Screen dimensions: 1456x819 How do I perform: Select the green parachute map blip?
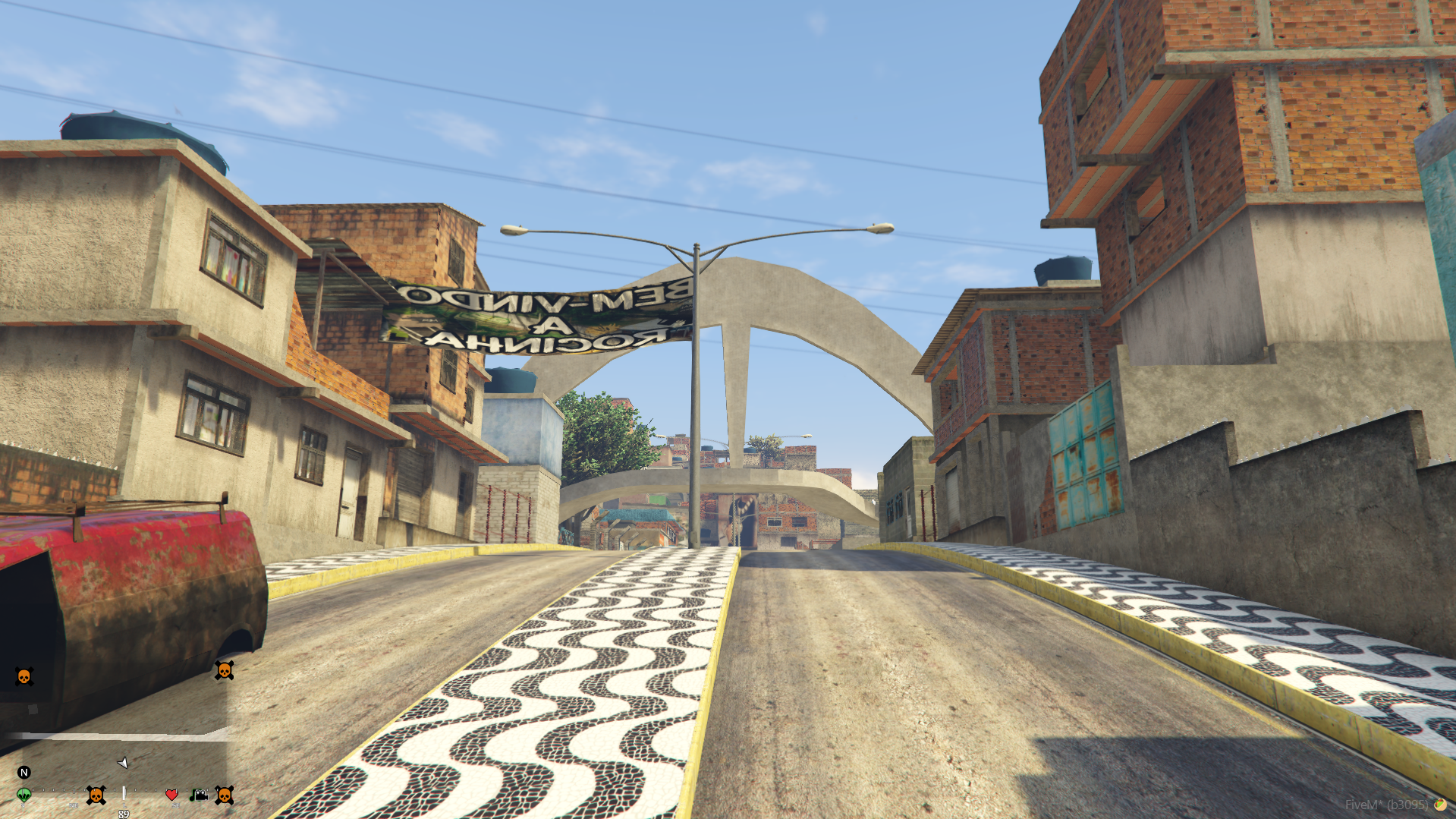[24, 795]
